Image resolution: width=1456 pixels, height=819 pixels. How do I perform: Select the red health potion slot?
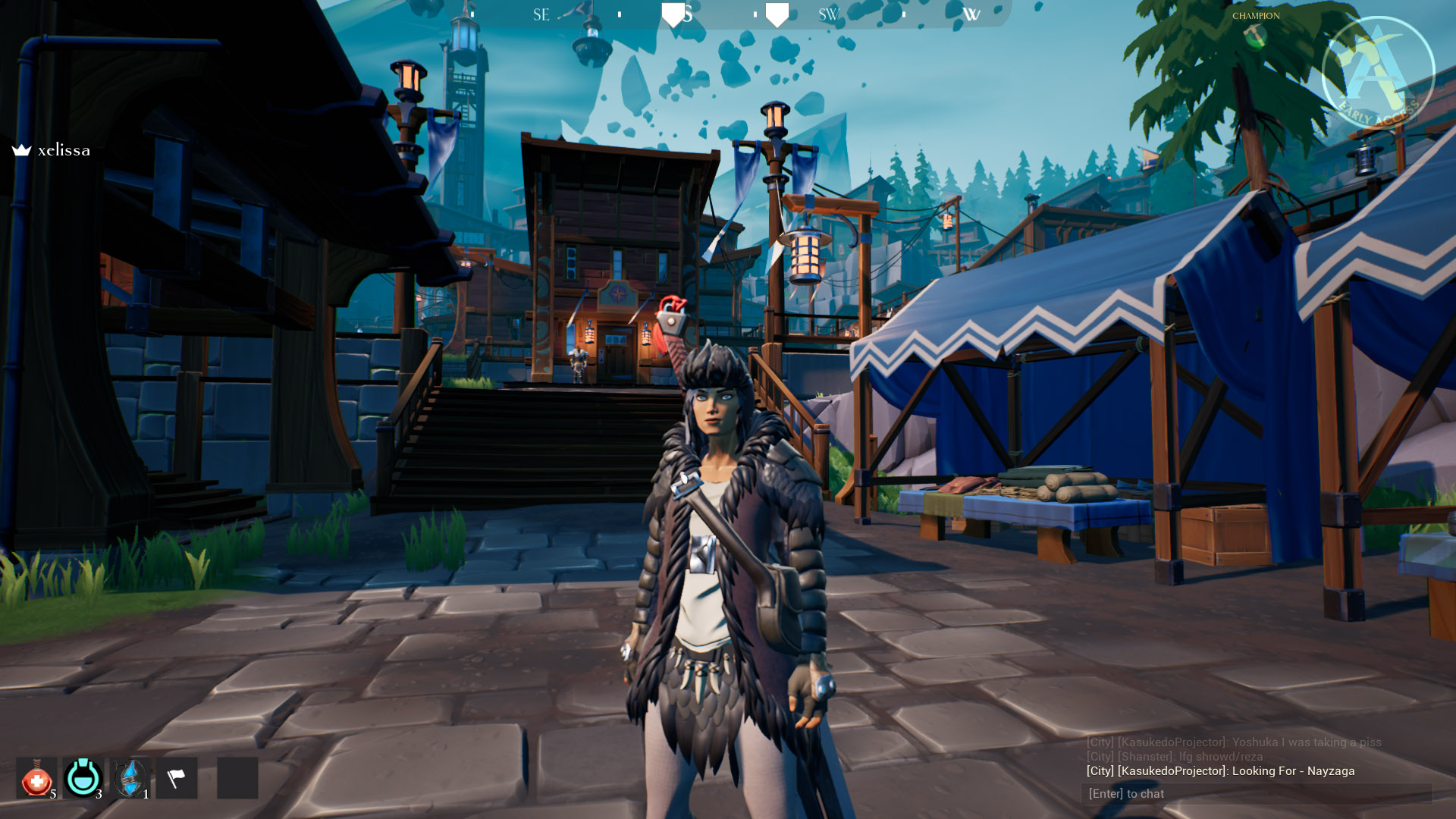tap(36, 778)
